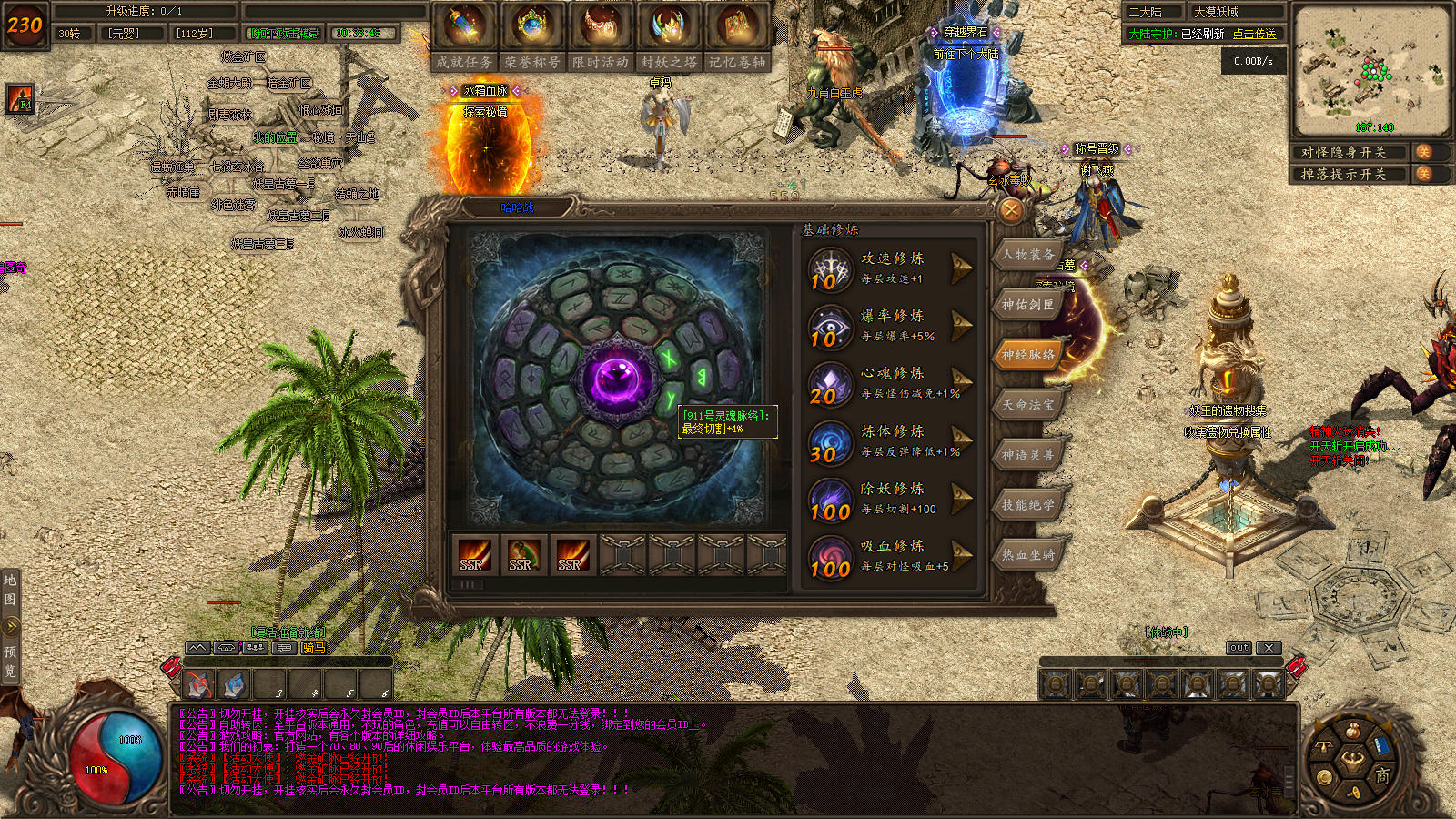Open the 热血坐骑 tab
1456x819 pixels.
[1028, 554]
